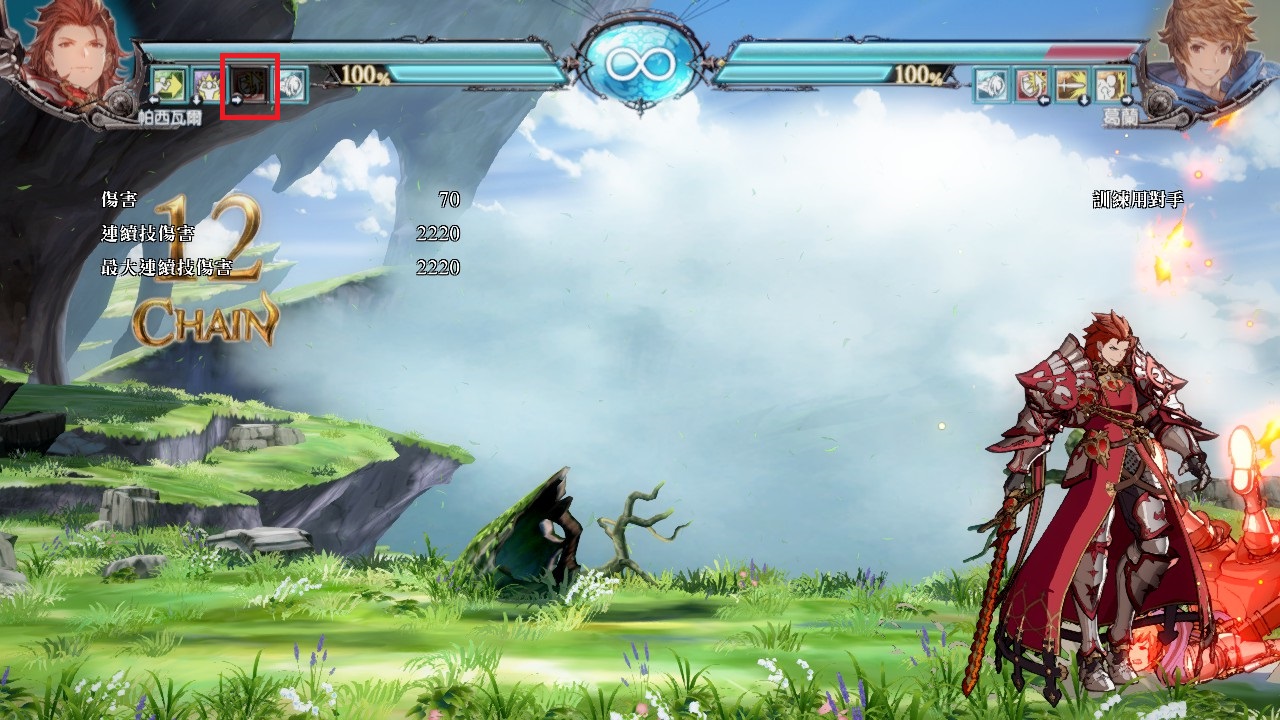Select Percival's green dash arrow skill icon
This screenshot has width=1280, height=720.
168,84
